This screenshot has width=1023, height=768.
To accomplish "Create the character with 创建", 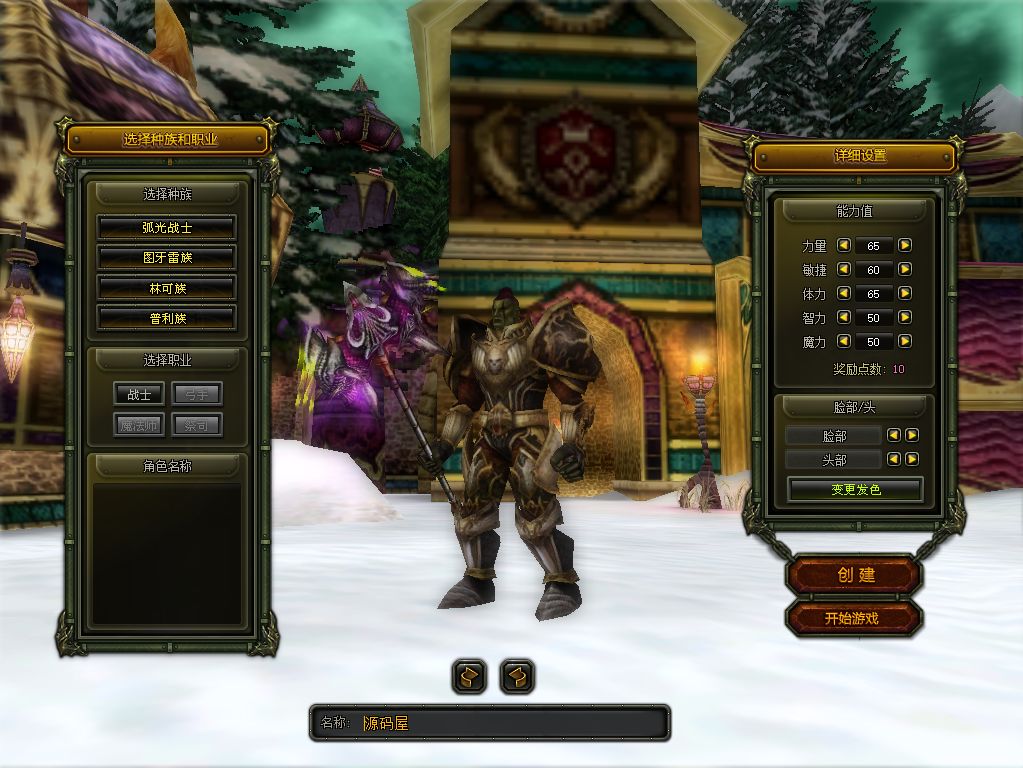I will pyautogui.click(x=855, y=575).
